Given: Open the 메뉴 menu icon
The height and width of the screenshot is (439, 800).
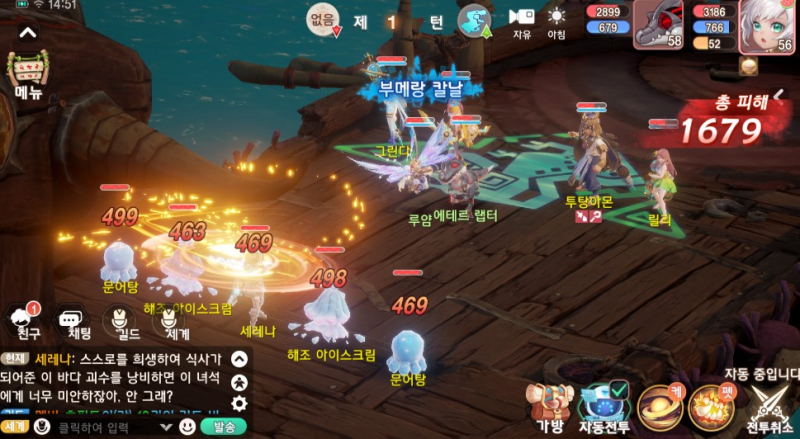Looking at the screenshot, I should (x=27, y=75).
